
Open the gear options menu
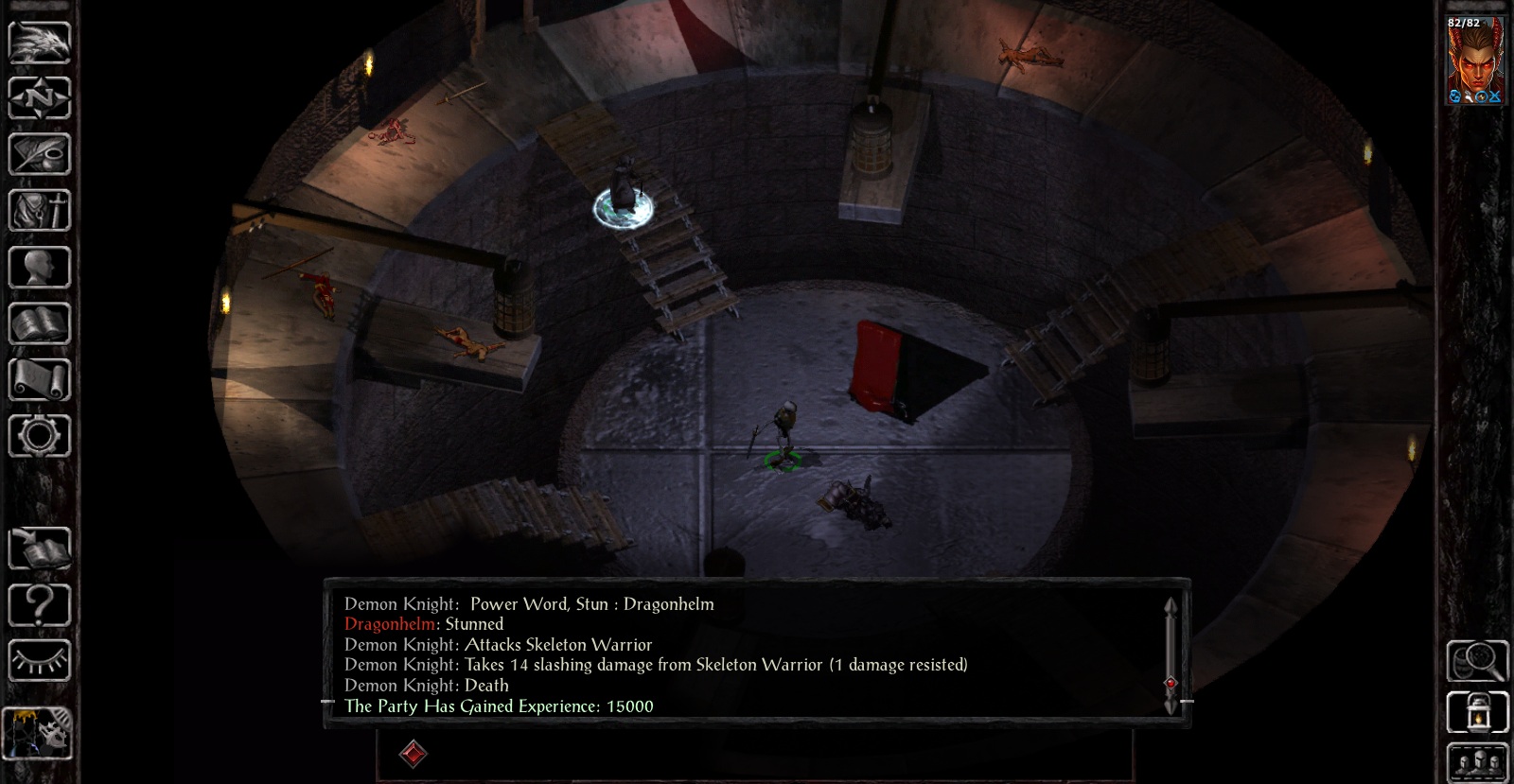coord(39,436)
